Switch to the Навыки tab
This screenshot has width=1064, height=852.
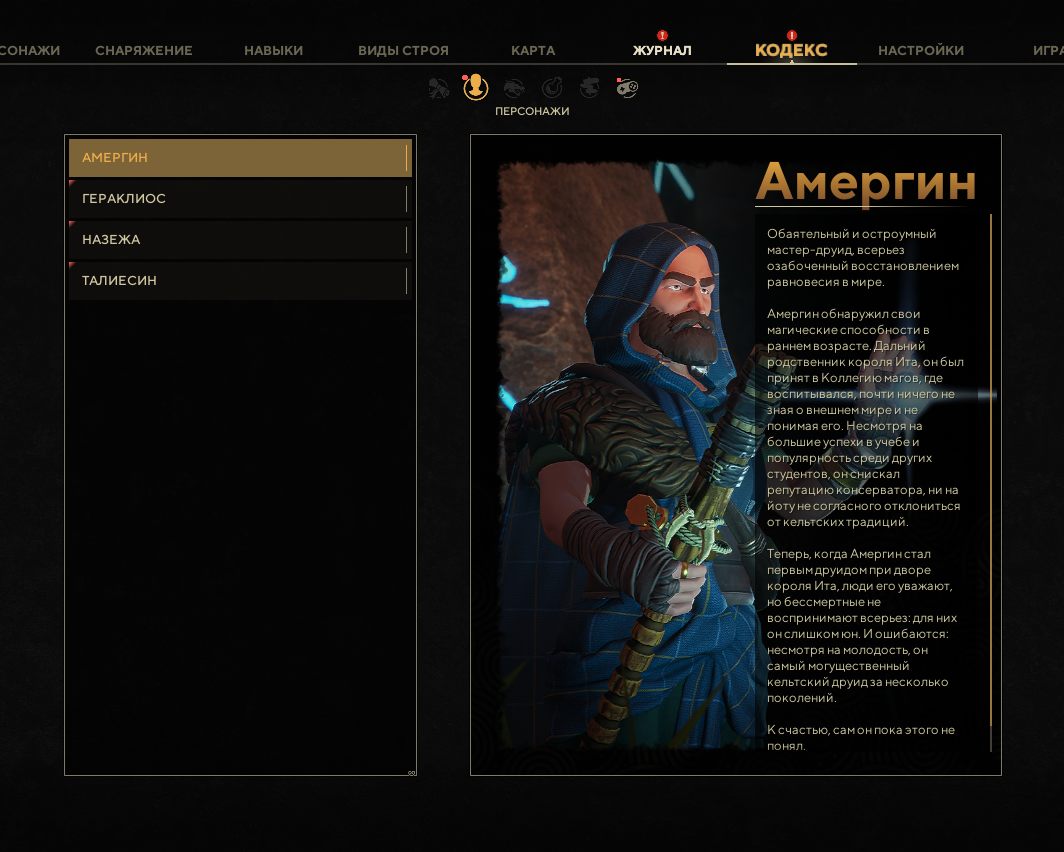click(273, 50)
